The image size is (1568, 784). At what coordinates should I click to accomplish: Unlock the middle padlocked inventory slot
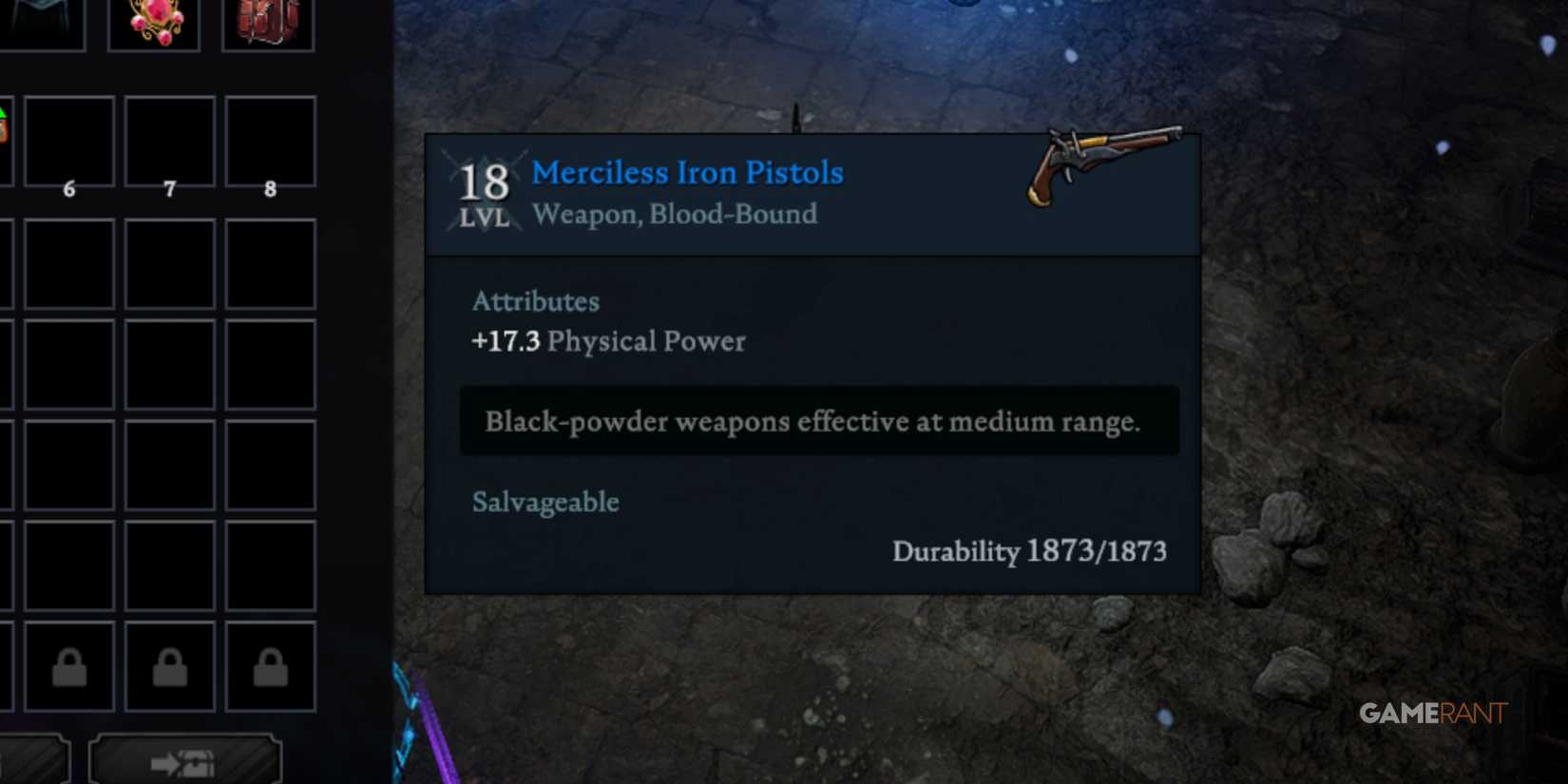click(169, 665)
